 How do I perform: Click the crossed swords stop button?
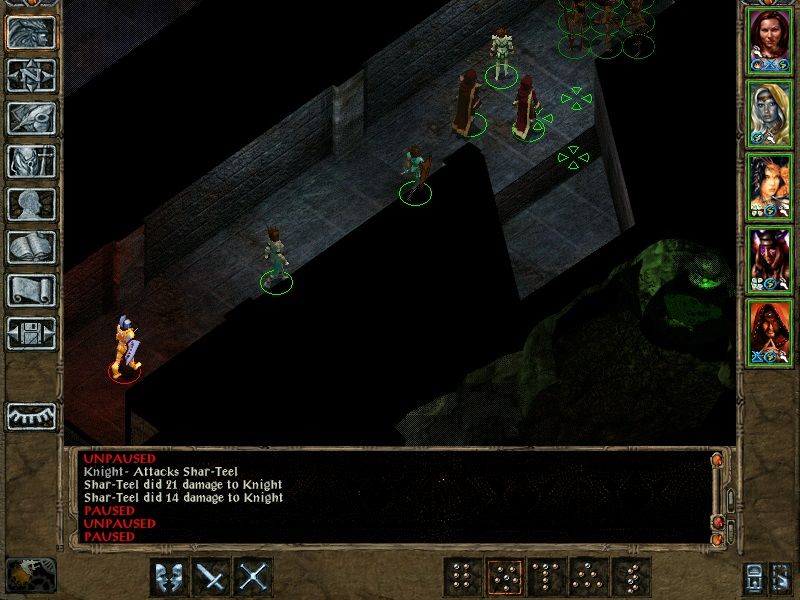point(254,577)
